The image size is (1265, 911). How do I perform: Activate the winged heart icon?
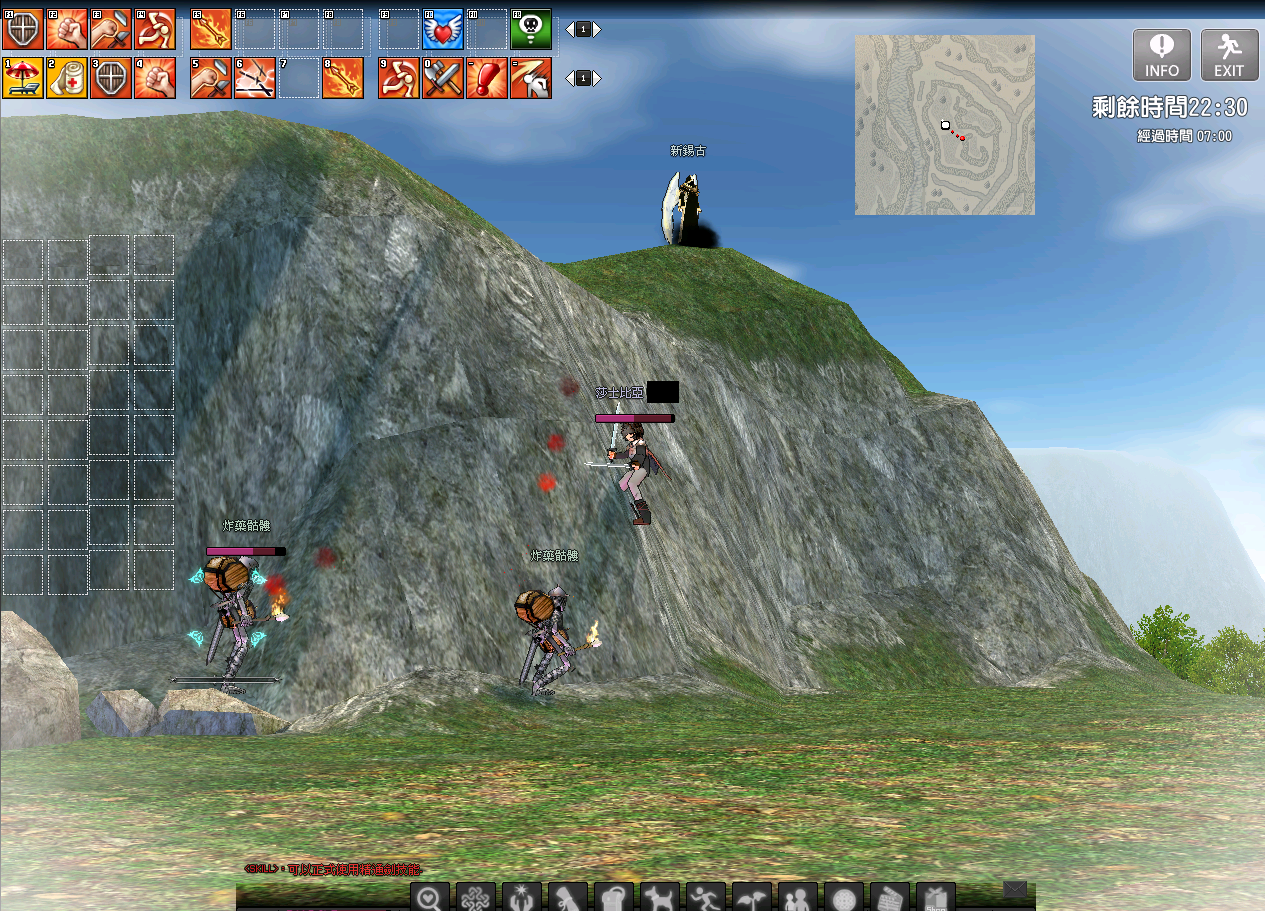pyautogui.click(x=442, y=30)
